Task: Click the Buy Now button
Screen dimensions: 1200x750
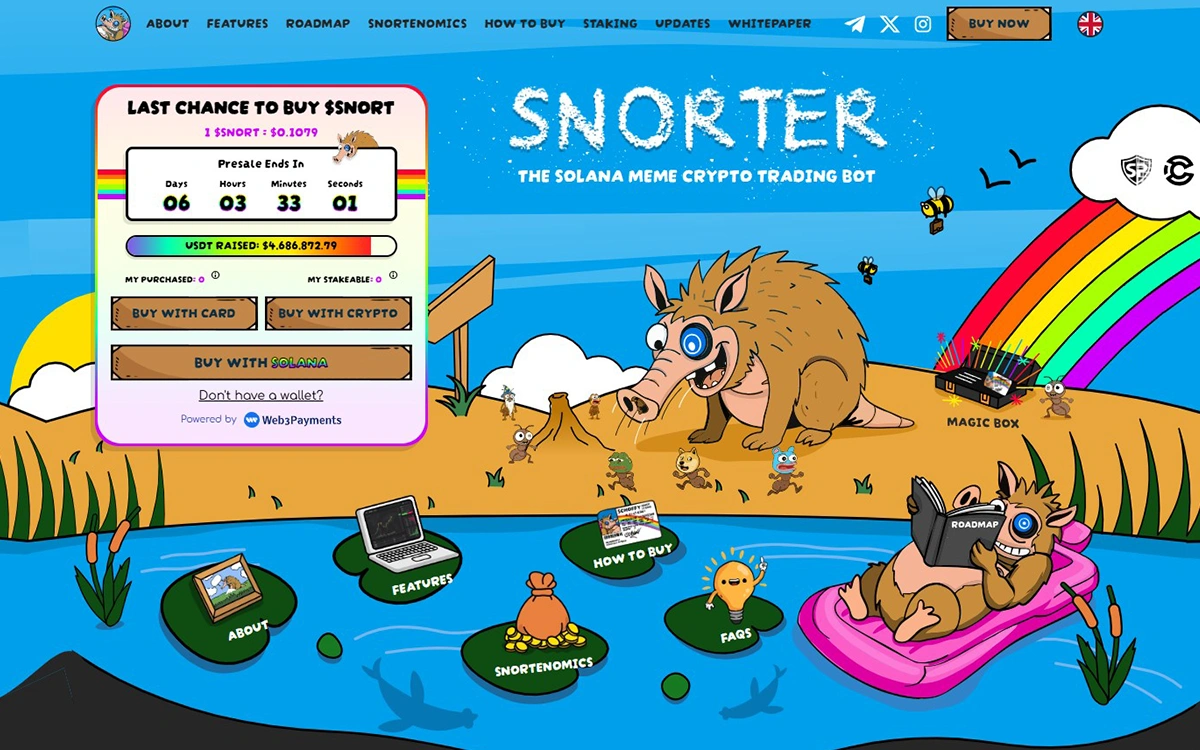Action: tap(998, 24)
